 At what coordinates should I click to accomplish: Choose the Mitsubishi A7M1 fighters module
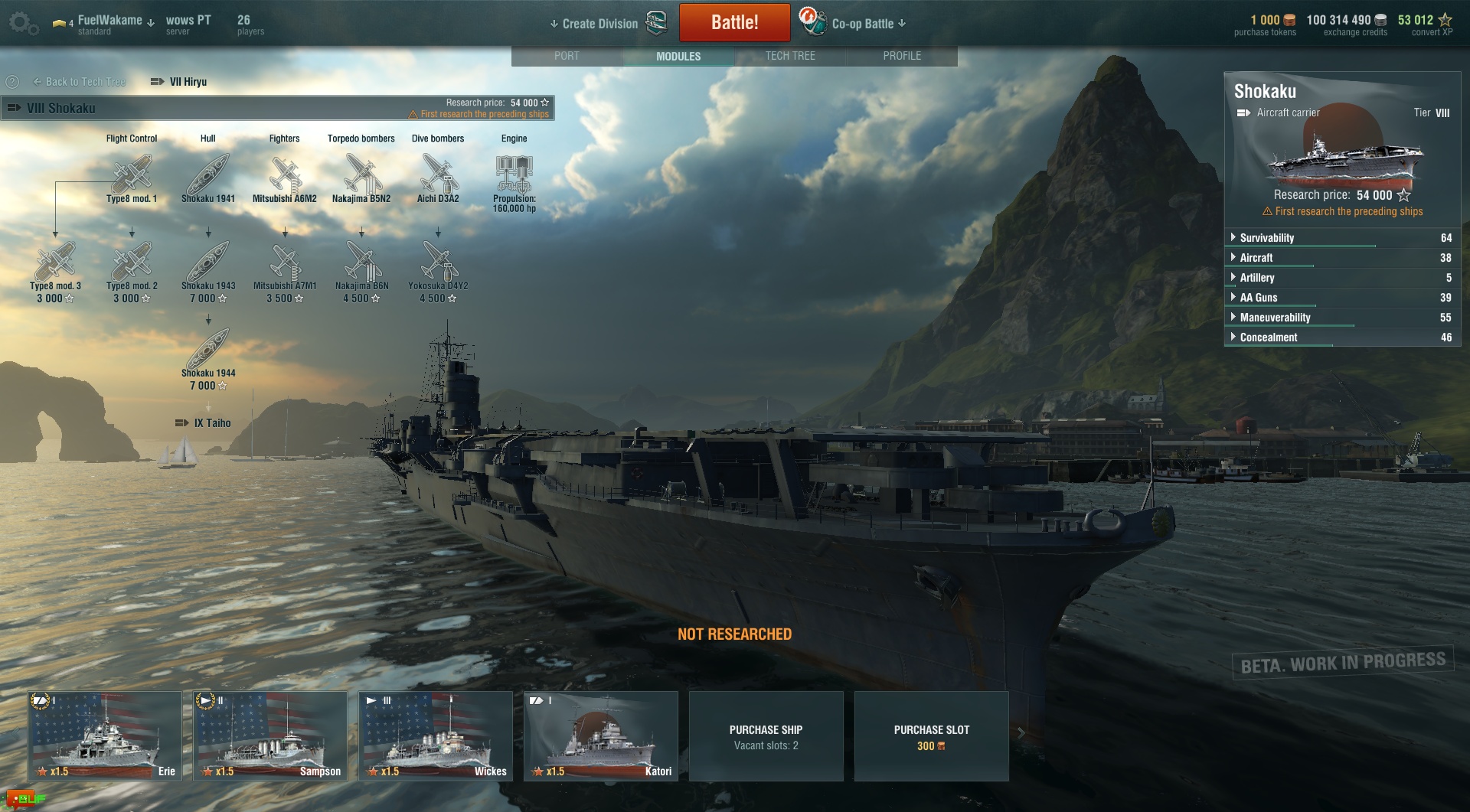[x=285, y=263]
